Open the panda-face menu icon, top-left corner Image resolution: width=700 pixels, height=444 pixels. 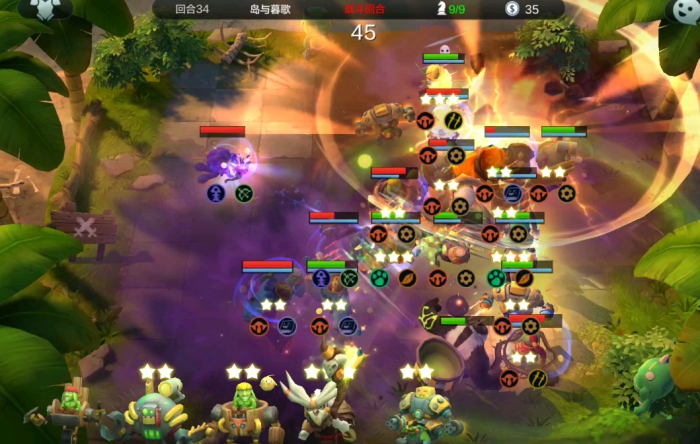pyautogui.click(x=44, y=9)
